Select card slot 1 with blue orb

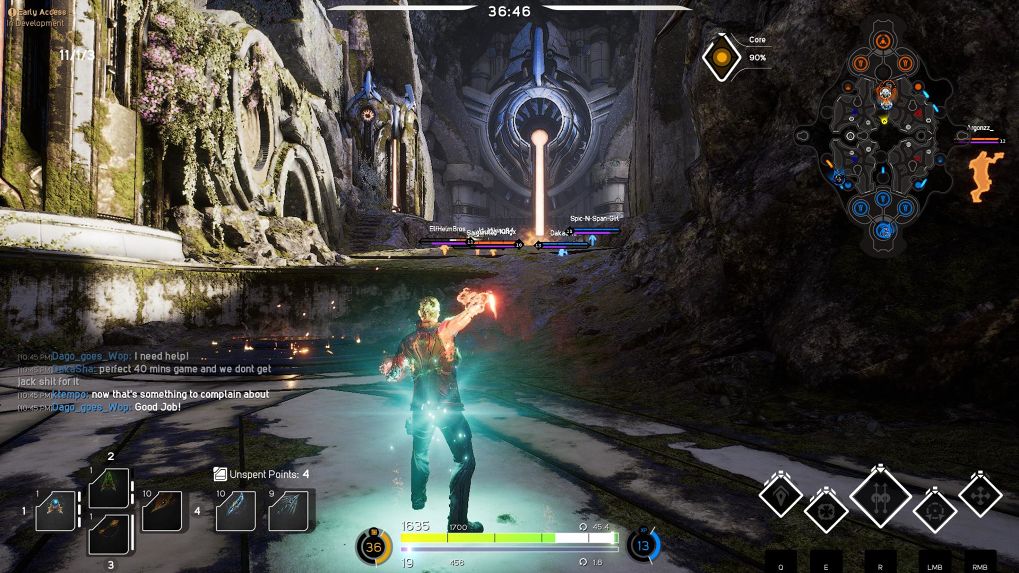(55, 511)
